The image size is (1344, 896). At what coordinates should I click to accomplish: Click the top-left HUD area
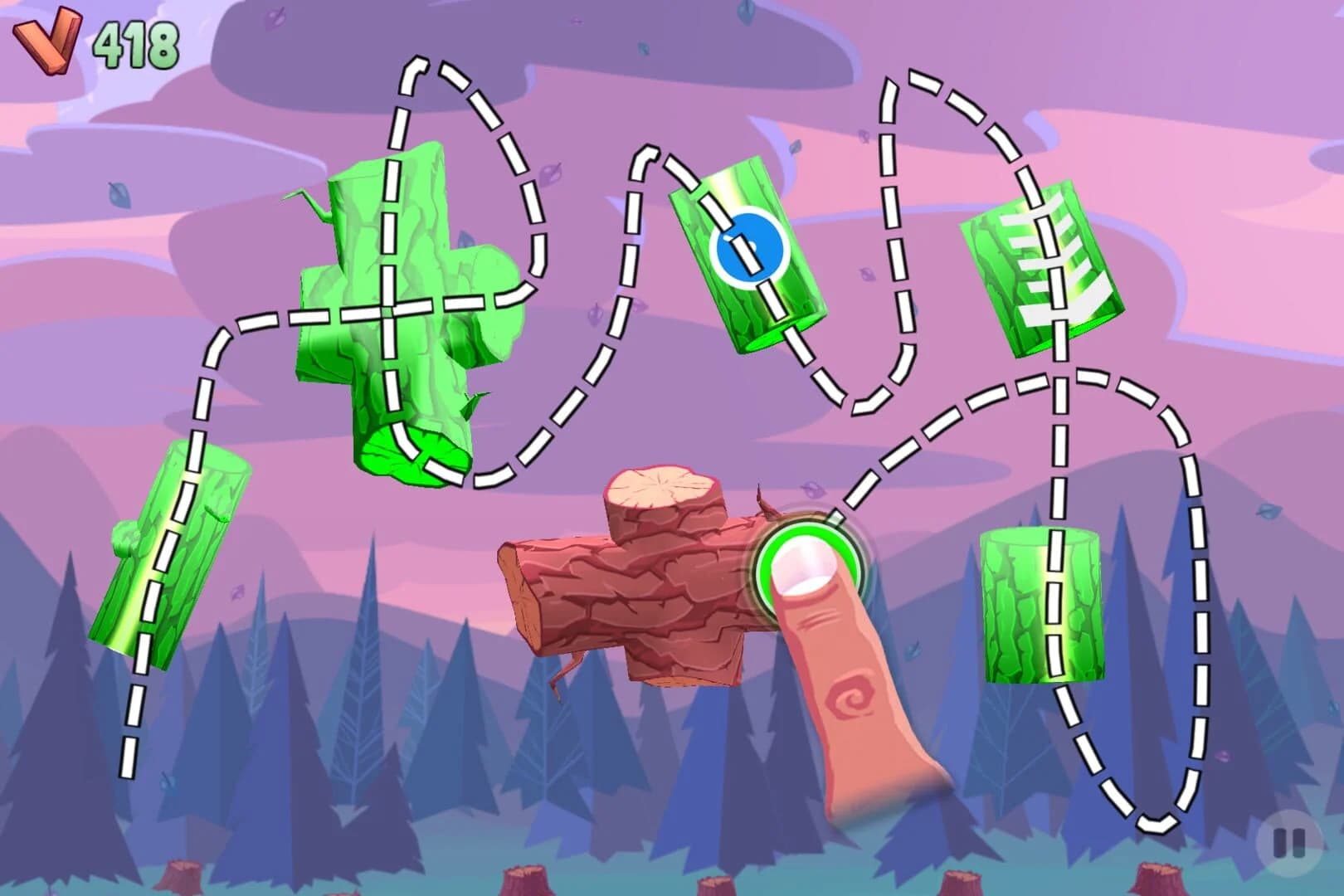[x=91, y=40]
